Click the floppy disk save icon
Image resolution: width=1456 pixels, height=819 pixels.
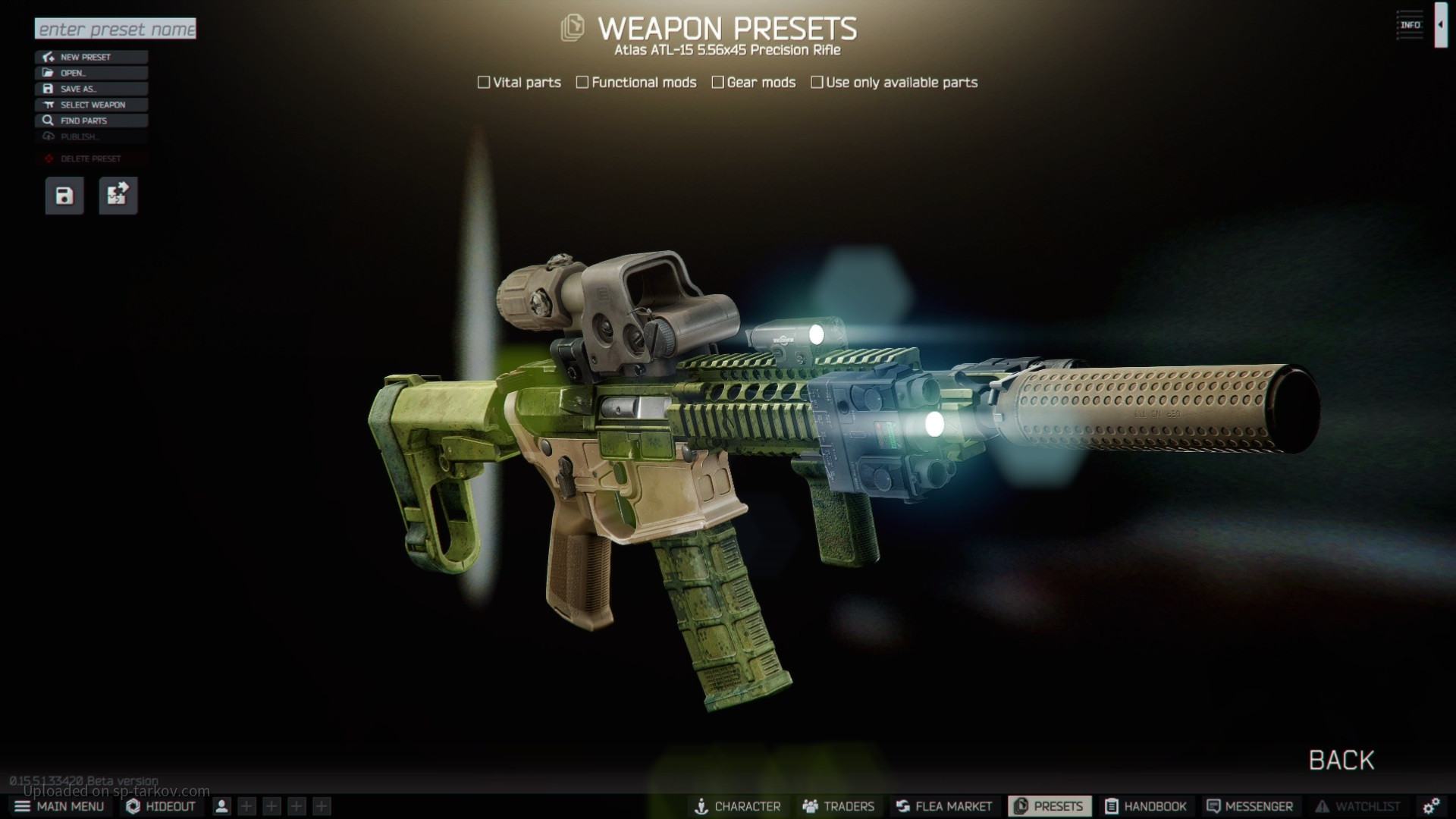(64, 196)
